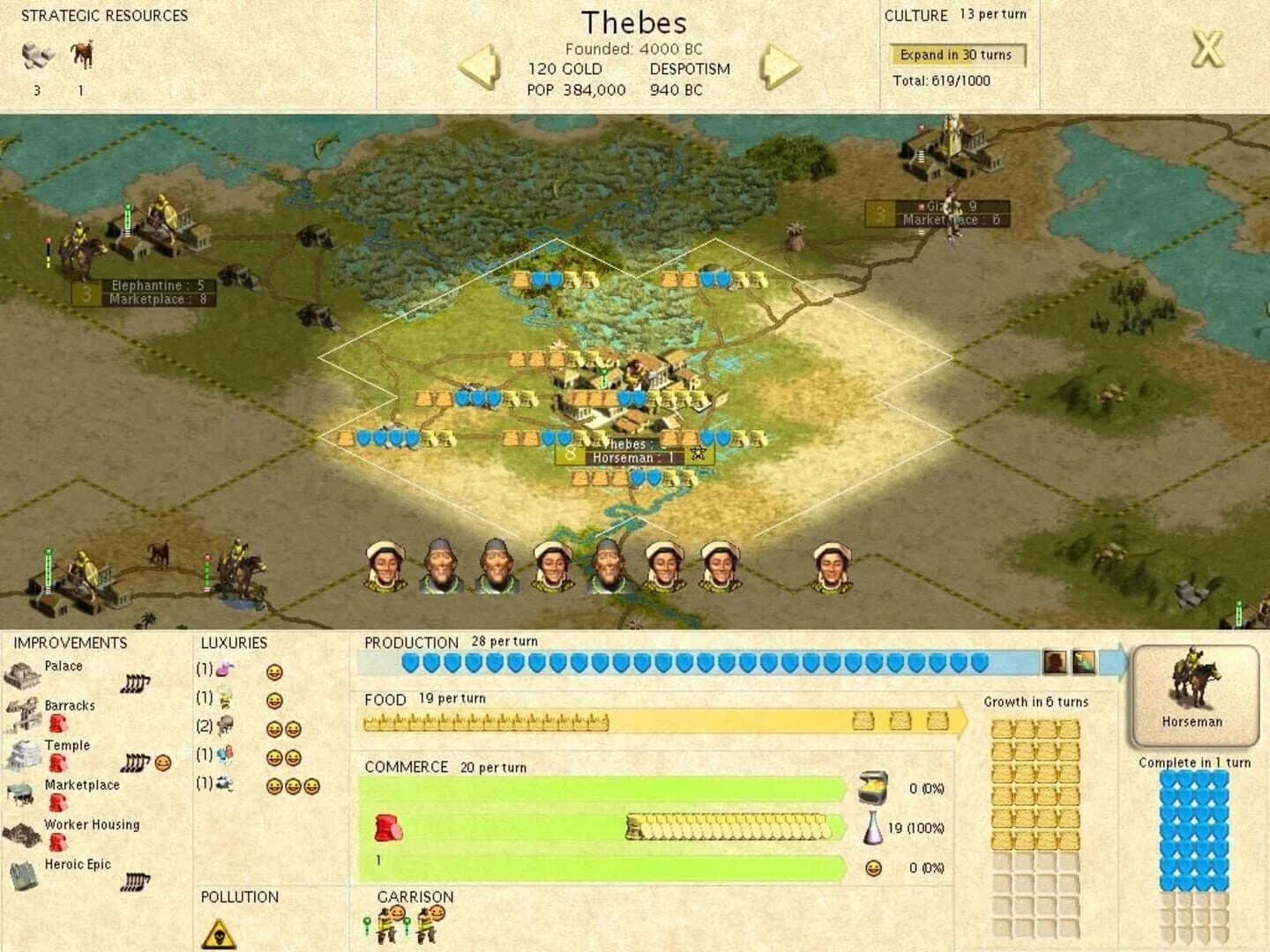The image size is (1270, 952).
Task: Expand the Horseman production box
Action: point(1196,692)
